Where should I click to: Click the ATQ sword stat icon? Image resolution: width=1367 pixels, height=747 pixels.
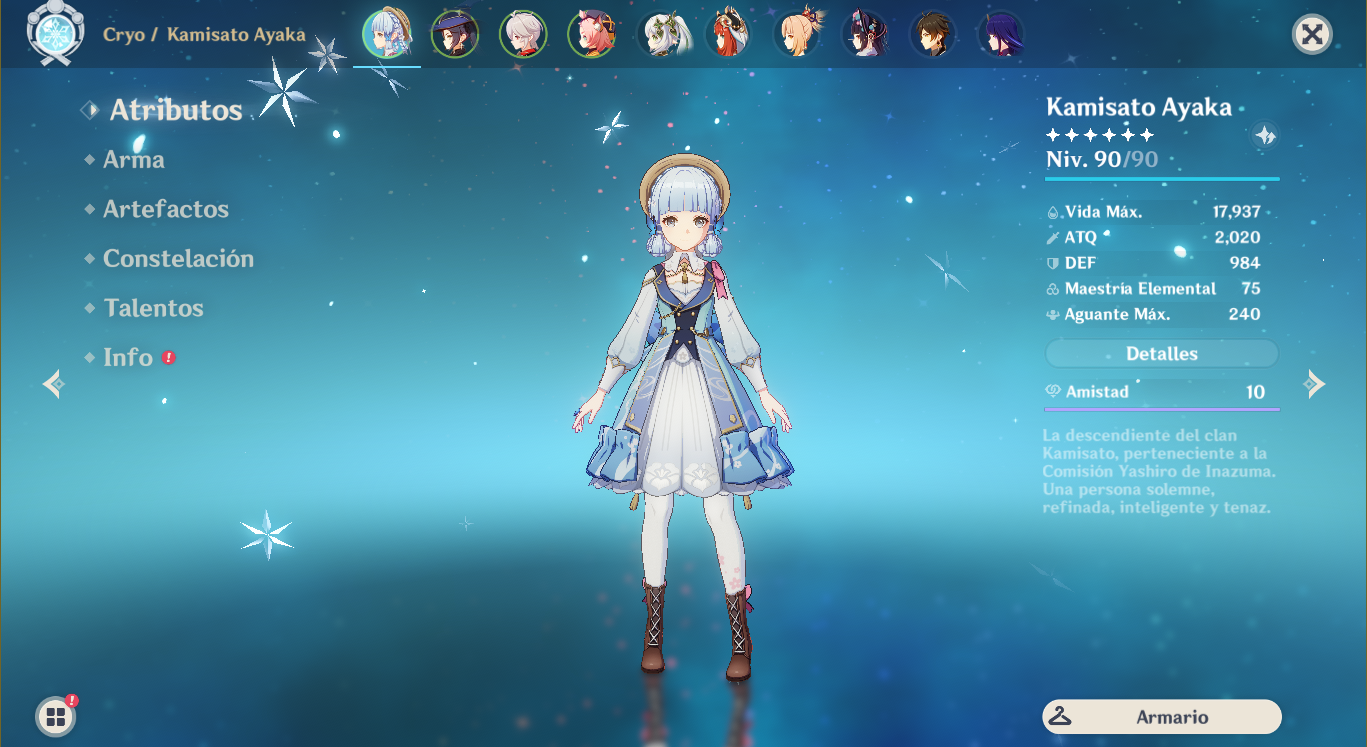1054,237
